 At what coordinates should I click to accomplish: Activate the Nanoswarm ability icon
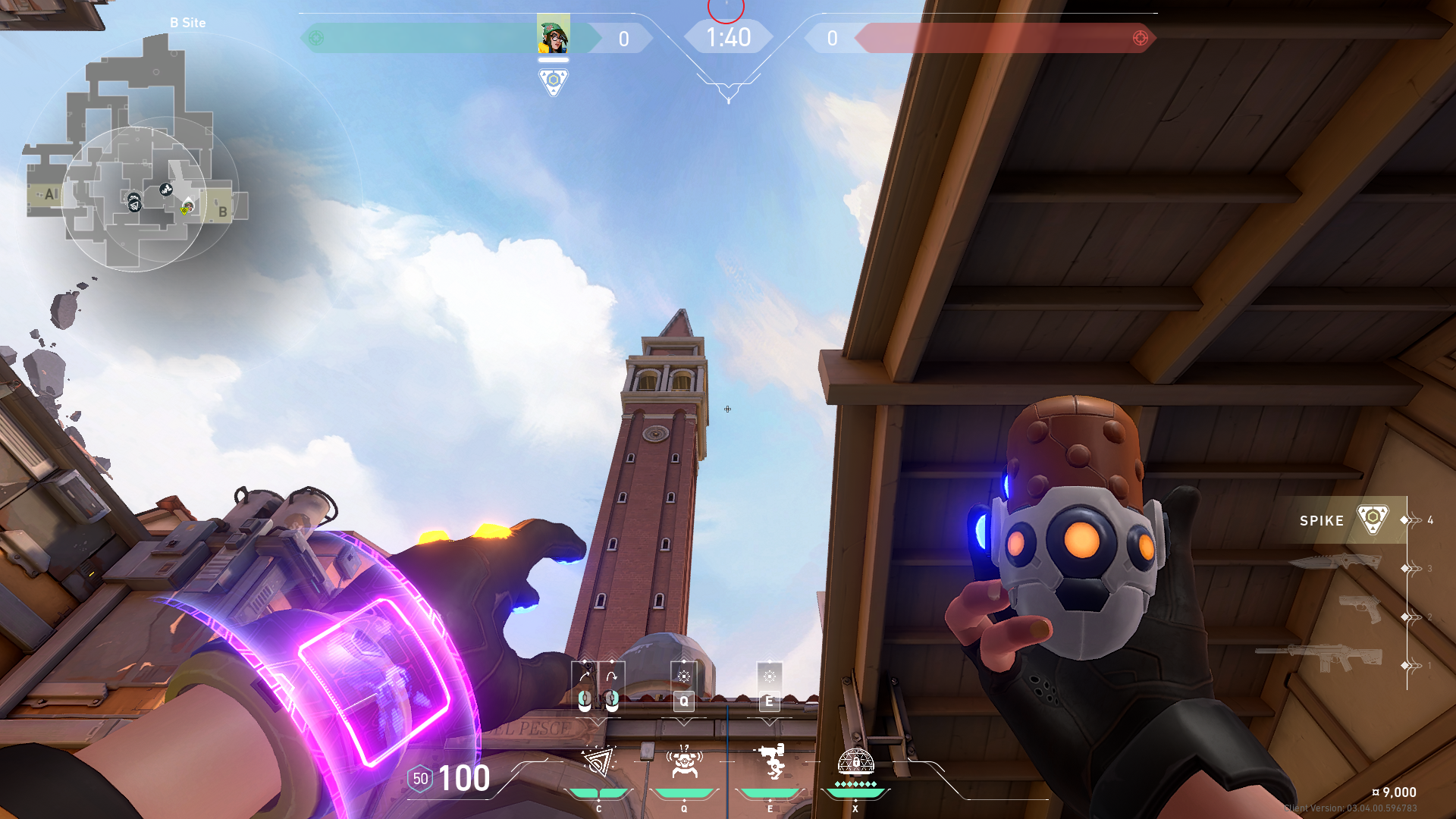(598, 762)
